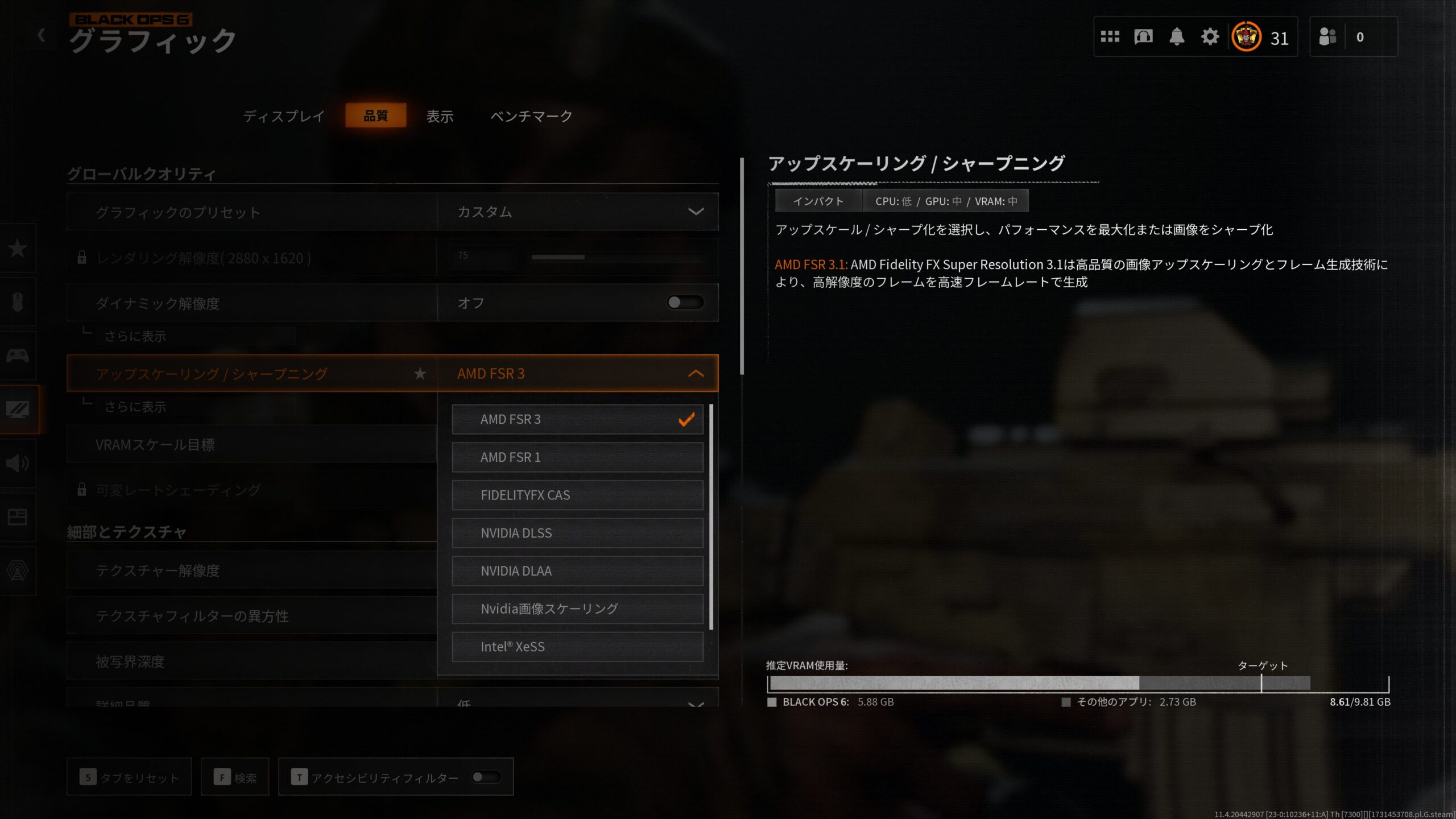The image size is (1456, 819).
Task: Select Intel XeSS upscaling
Action: (x=577, y=647)
